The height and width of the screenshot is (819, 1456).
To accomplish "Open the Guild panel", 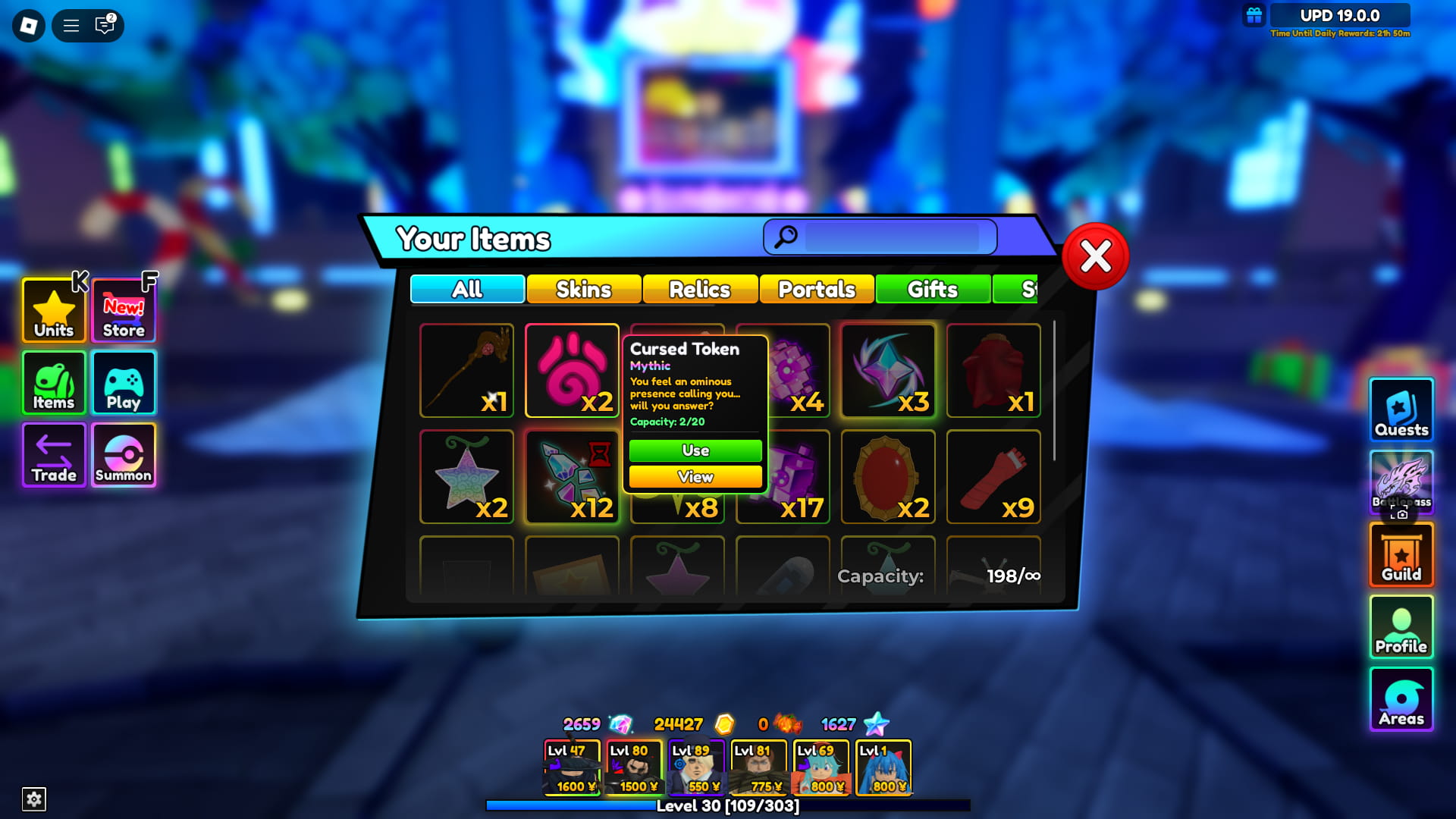I will [x=1401, y=555].
